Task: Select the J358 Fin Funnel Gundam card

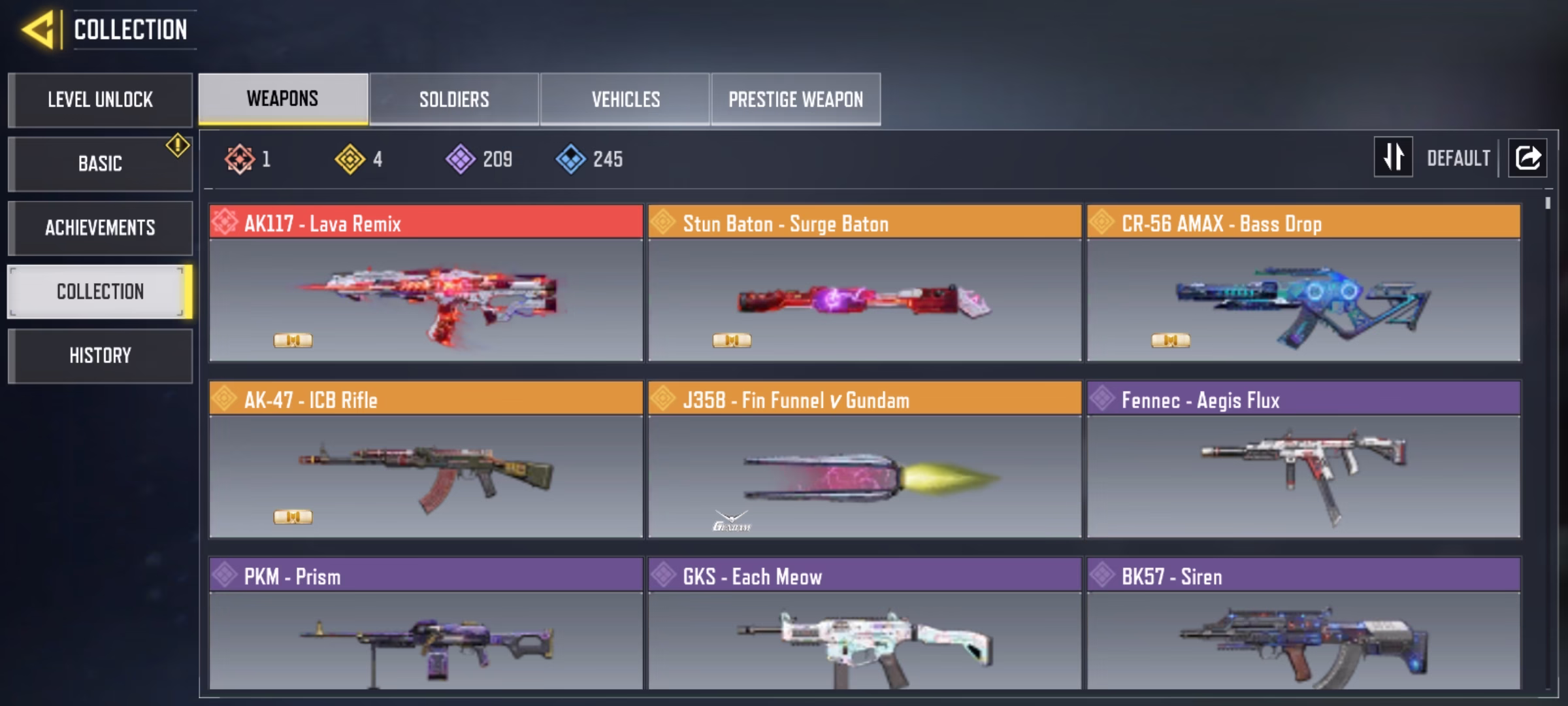Action: pos(864,460)
